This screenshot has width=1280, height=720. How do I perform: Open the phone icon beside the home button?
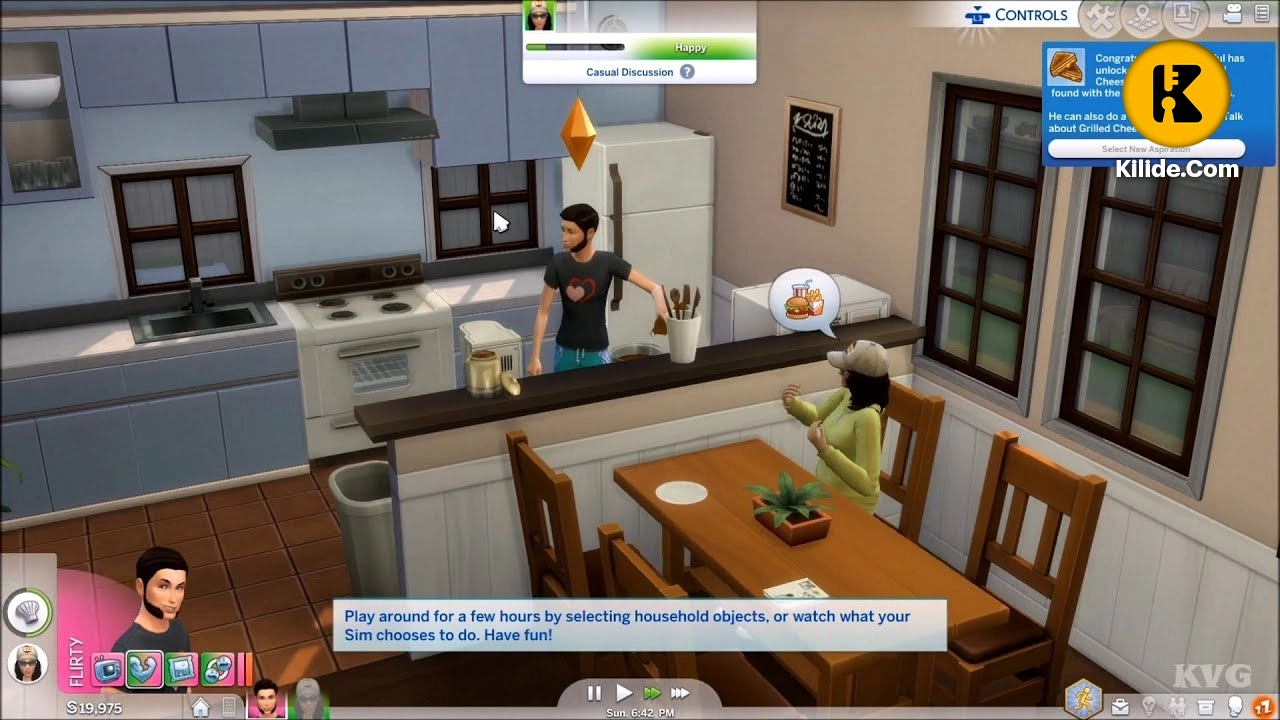(228, 706)
